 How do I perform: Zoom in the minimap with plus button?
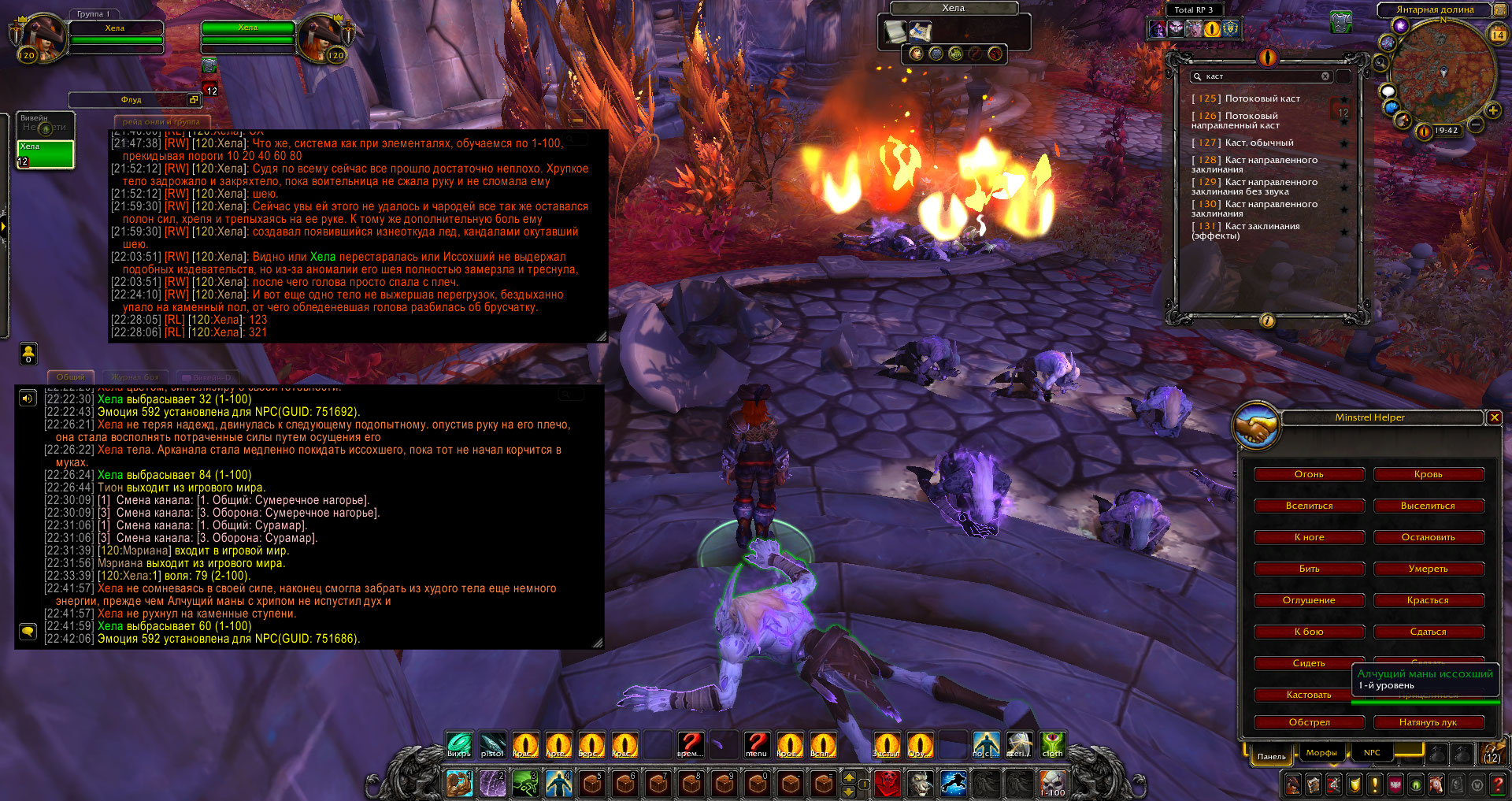click(1492, 111)
